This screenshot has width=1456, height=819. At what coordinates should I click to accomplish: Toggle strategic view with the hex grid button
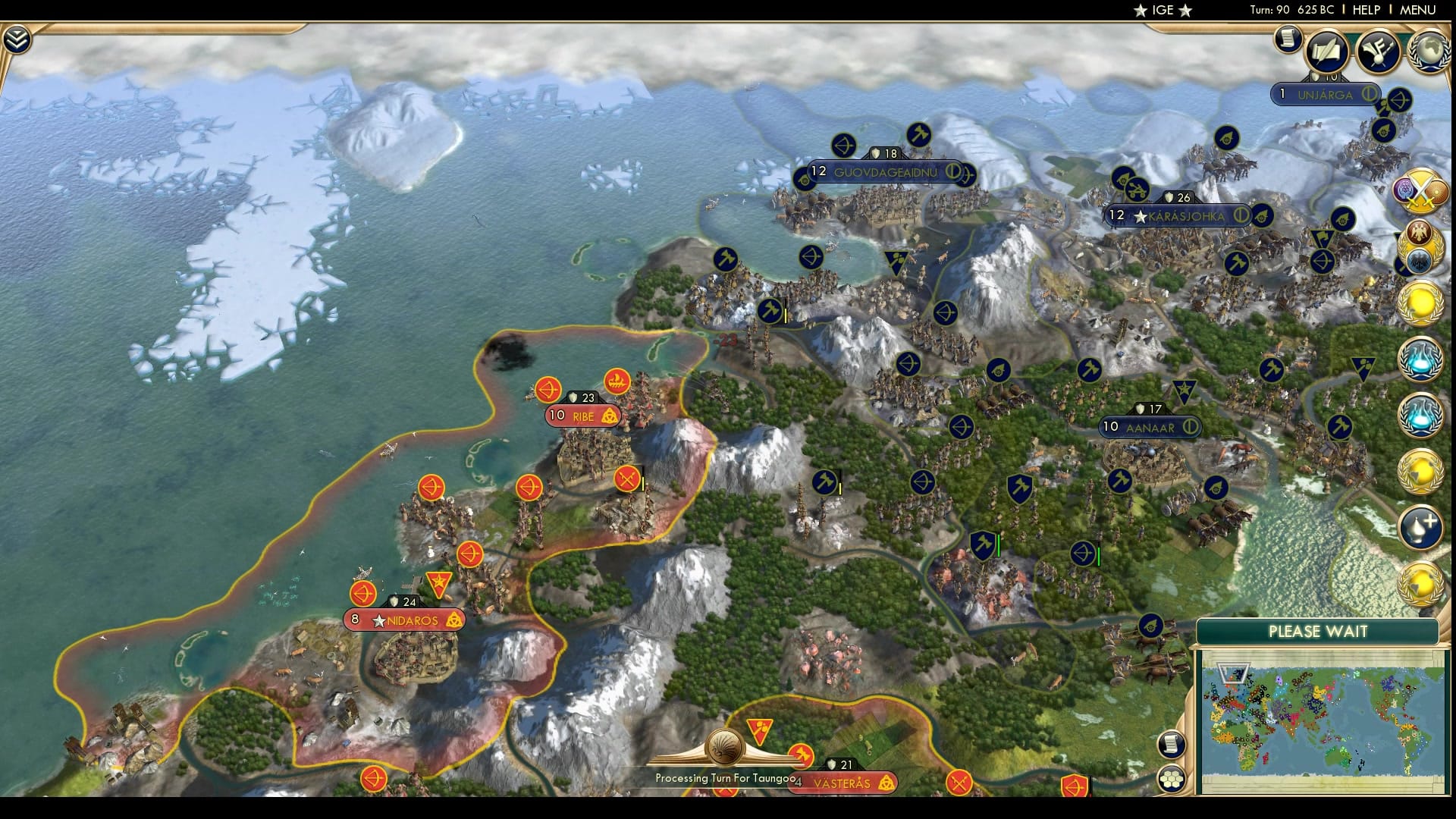pyautogui.click(x=1172, y=778)
